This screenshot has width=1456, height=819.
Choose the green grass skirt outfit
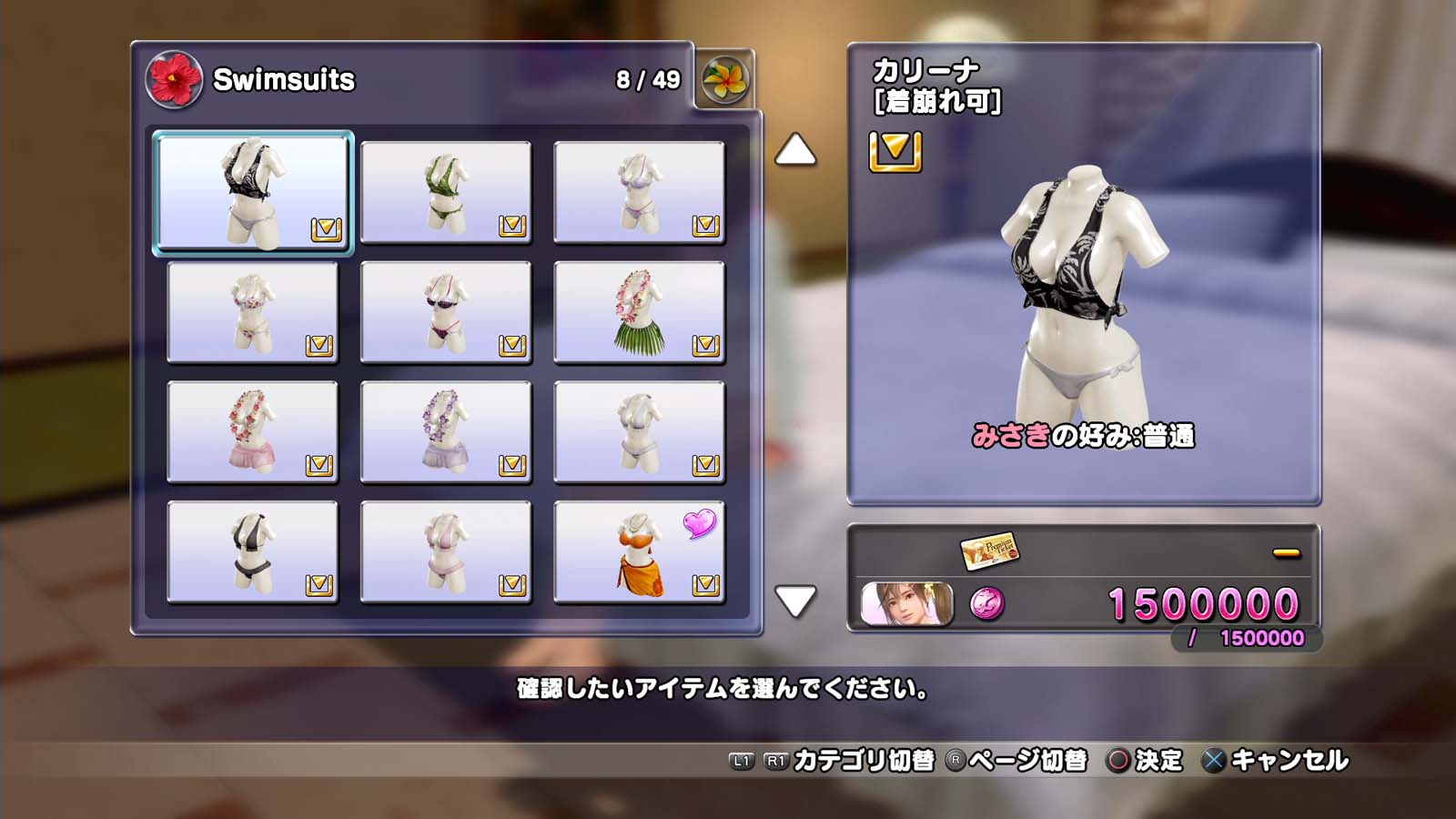pyautogui.click(x=639, y=312)
